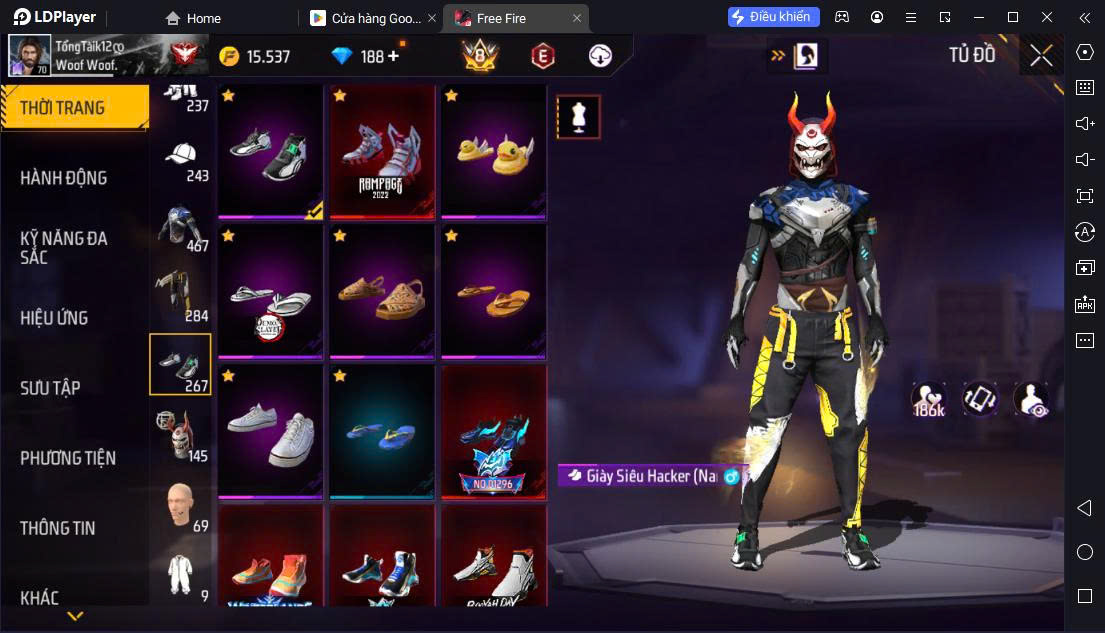Select the yellow duck slippers

[494, 152]
